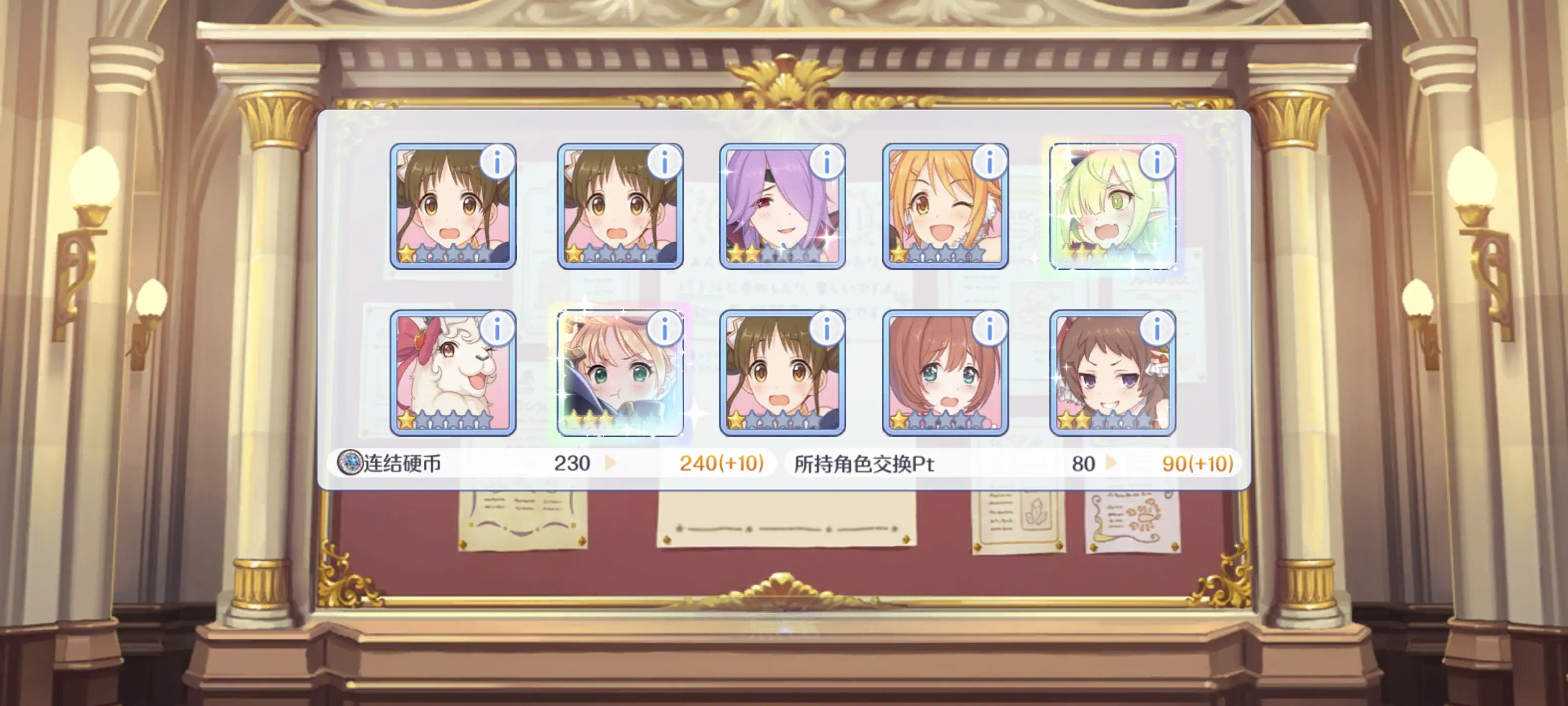
Task: View info for the green-haired elf
Action: (x=1156, y=162)
